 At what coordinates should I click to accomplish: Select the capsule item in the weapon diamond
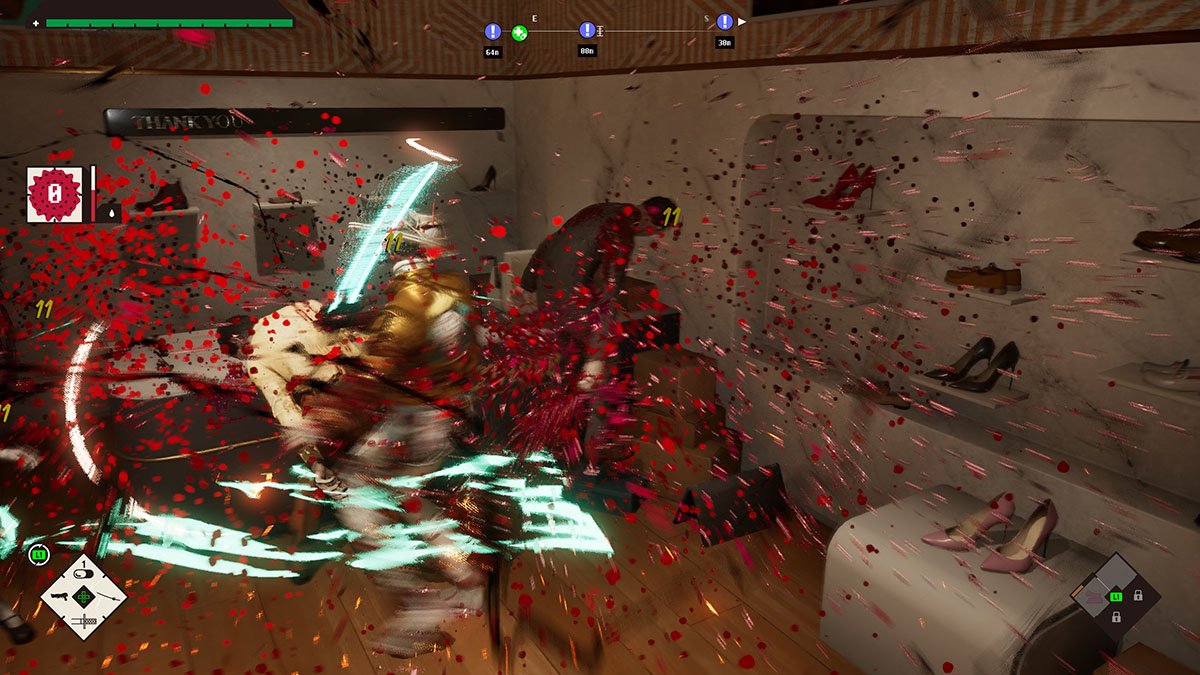tap(84, 573)
